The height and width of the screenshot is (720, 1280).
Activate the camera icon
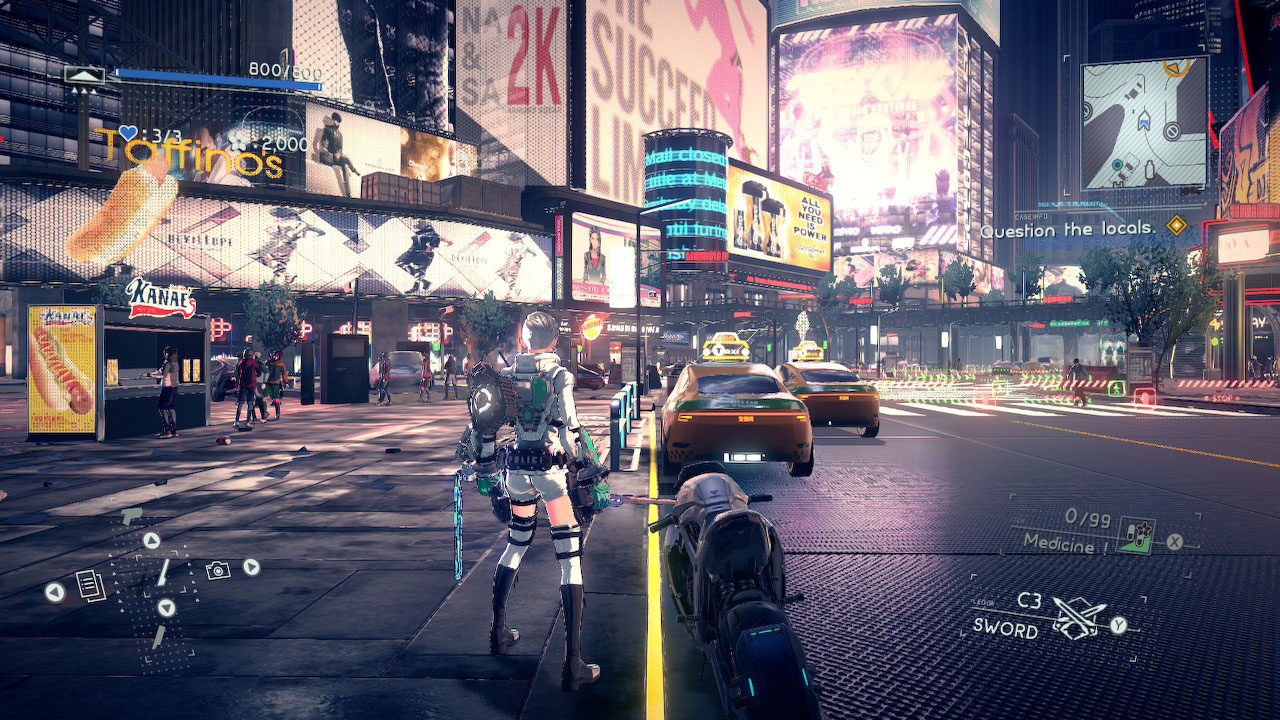click(x=217, y=570)
